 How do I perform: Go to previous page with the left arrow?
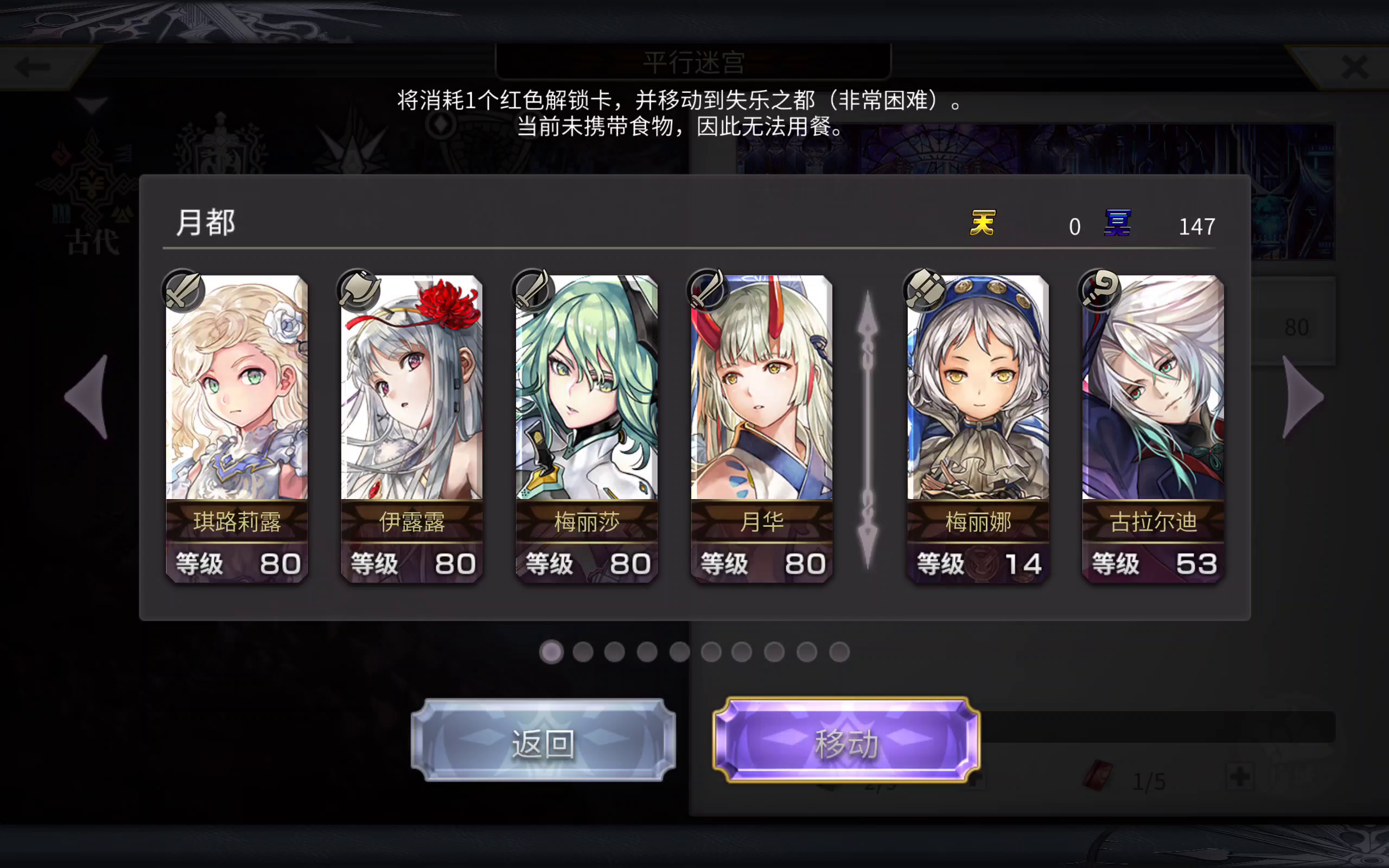86,396
